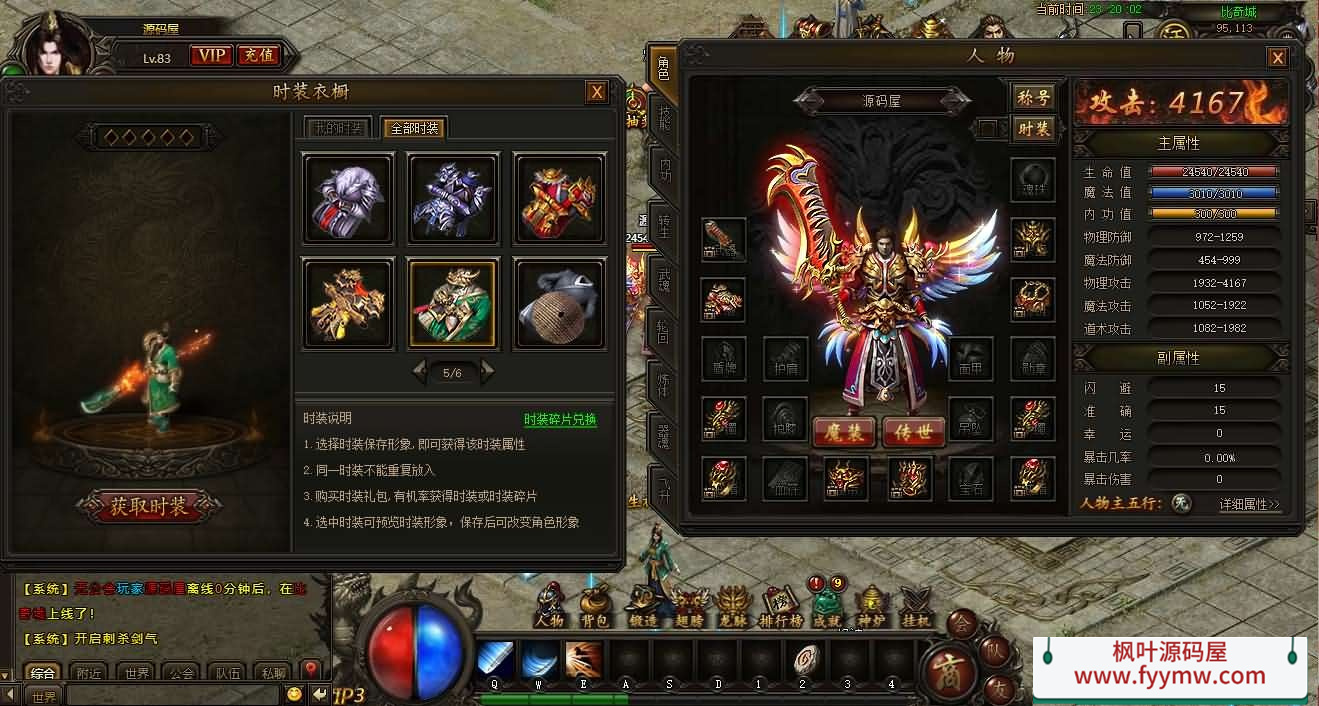
Task: Go to the next costume page arrow
Action: pyautogui.click(x=487, y=372)
